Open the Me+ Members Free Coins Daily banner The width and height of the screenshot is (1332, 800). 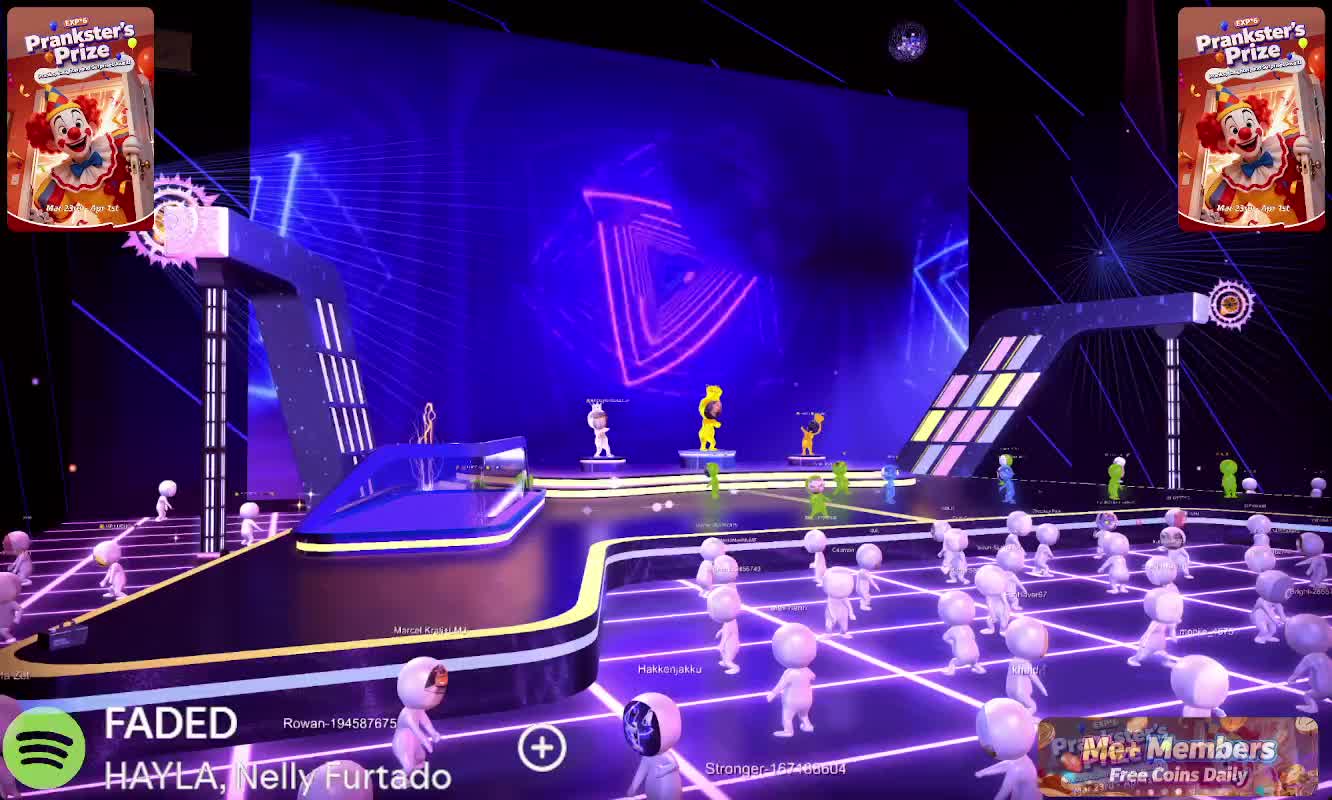tap(1176, 757)
